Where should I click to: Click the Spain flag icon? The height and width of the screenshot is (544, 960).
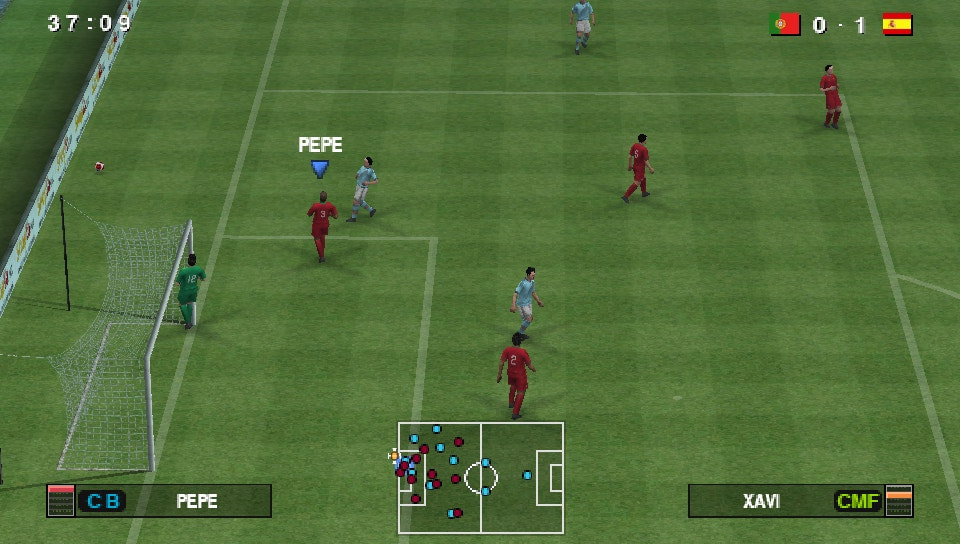point(897,25)
